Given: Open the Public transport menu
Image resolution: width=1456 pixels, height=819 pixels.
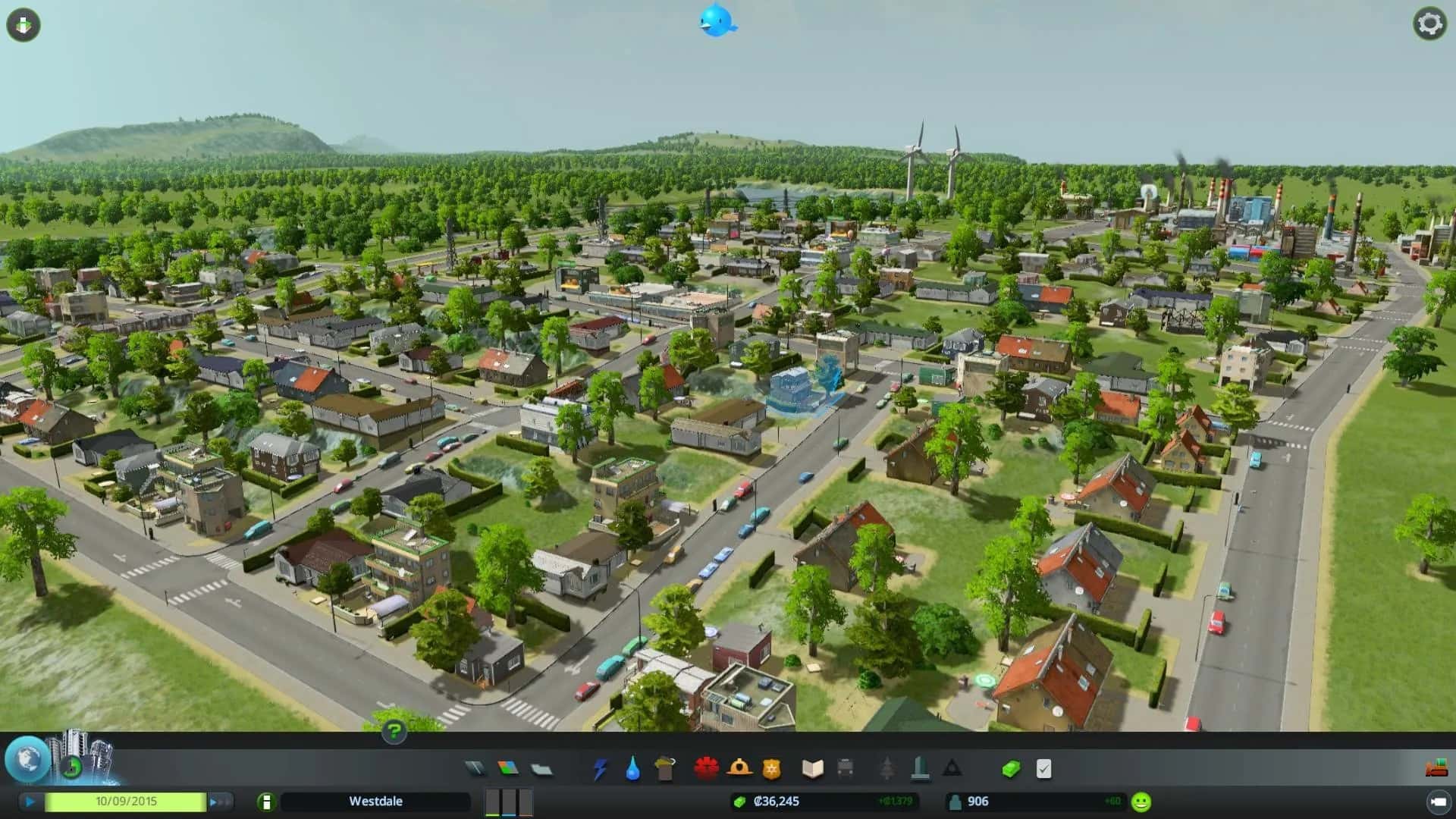Looking at the screenshot, I should pyautogui.click(x=845, y=768).
